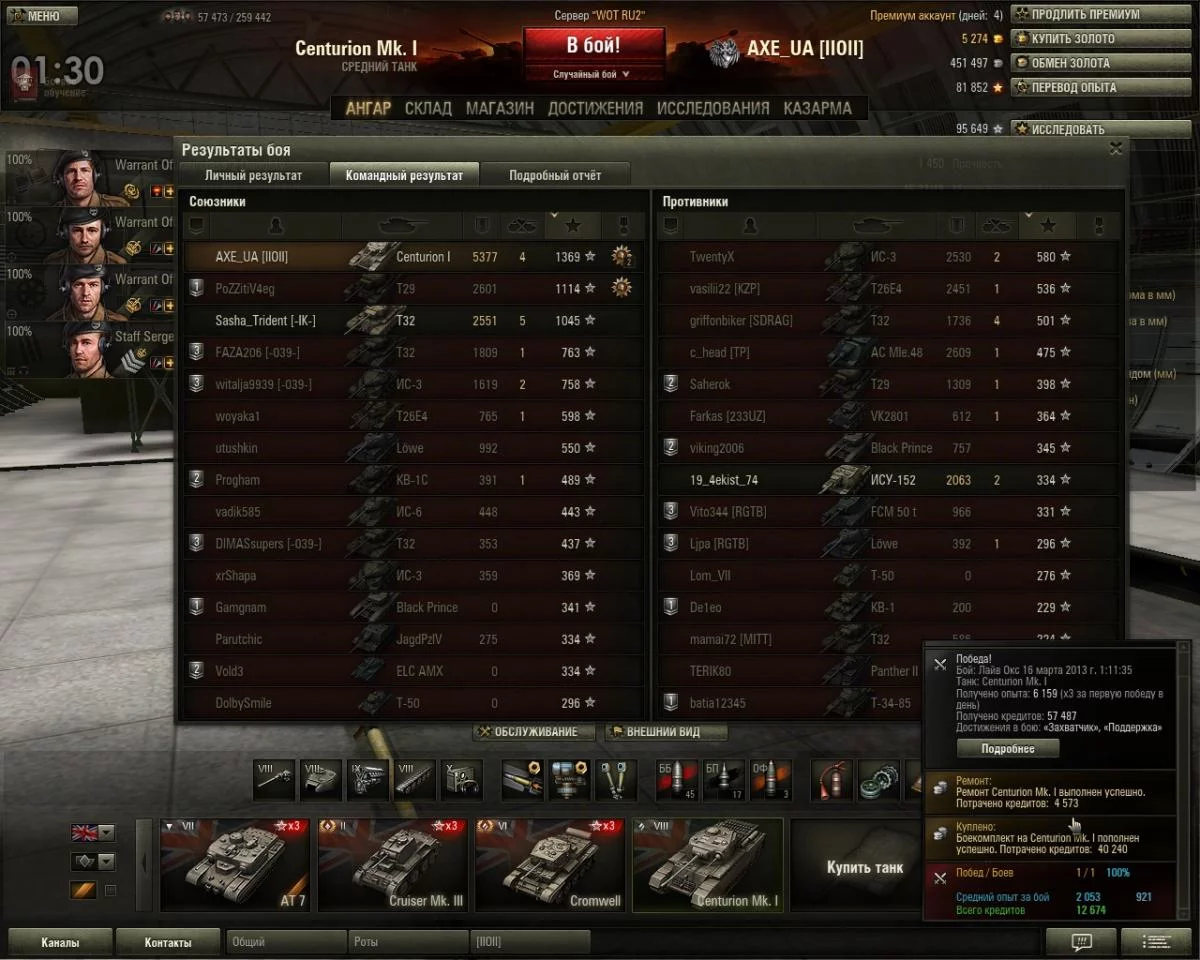Open the Казарма barracks

[x=817, y=108]
